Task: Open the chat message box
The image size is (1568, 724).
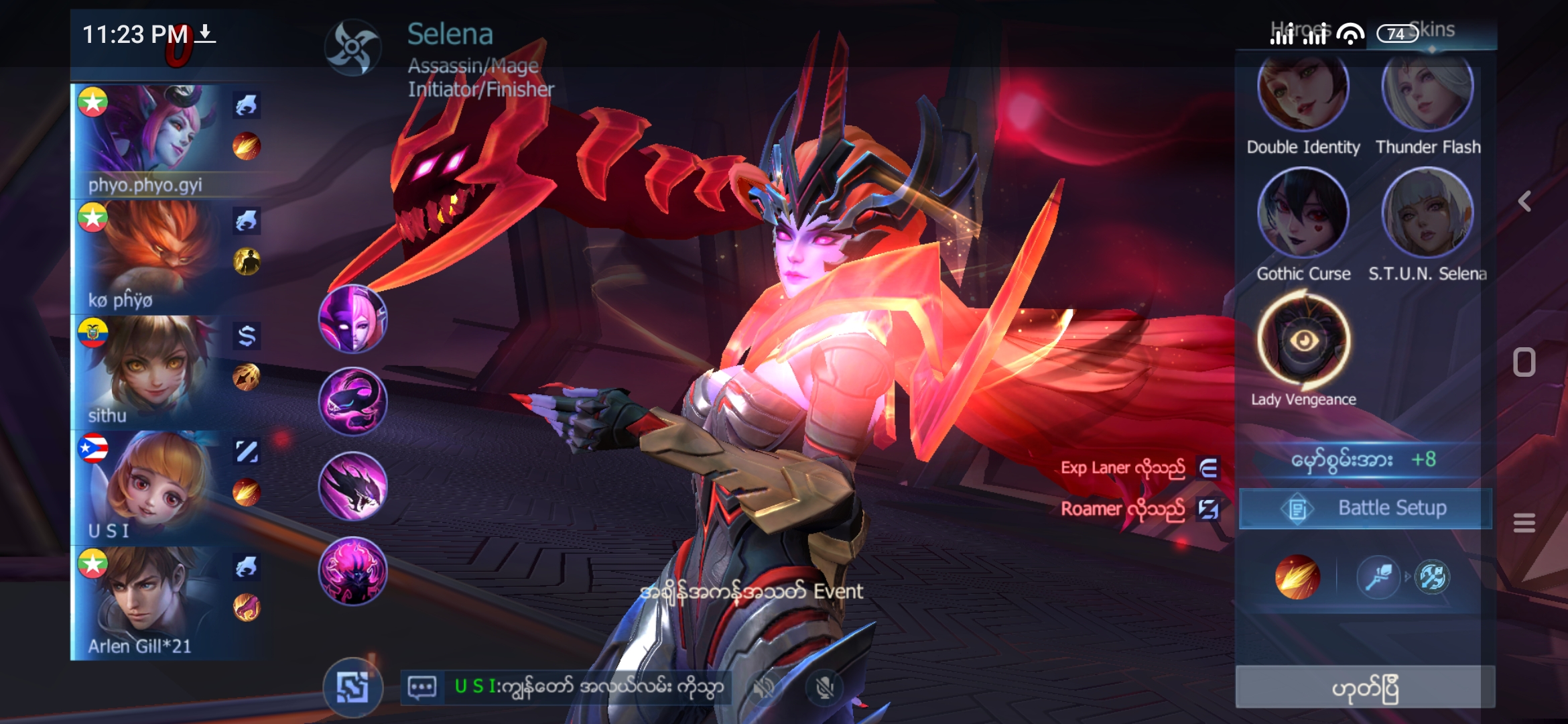Action: (x=422, y=687)
